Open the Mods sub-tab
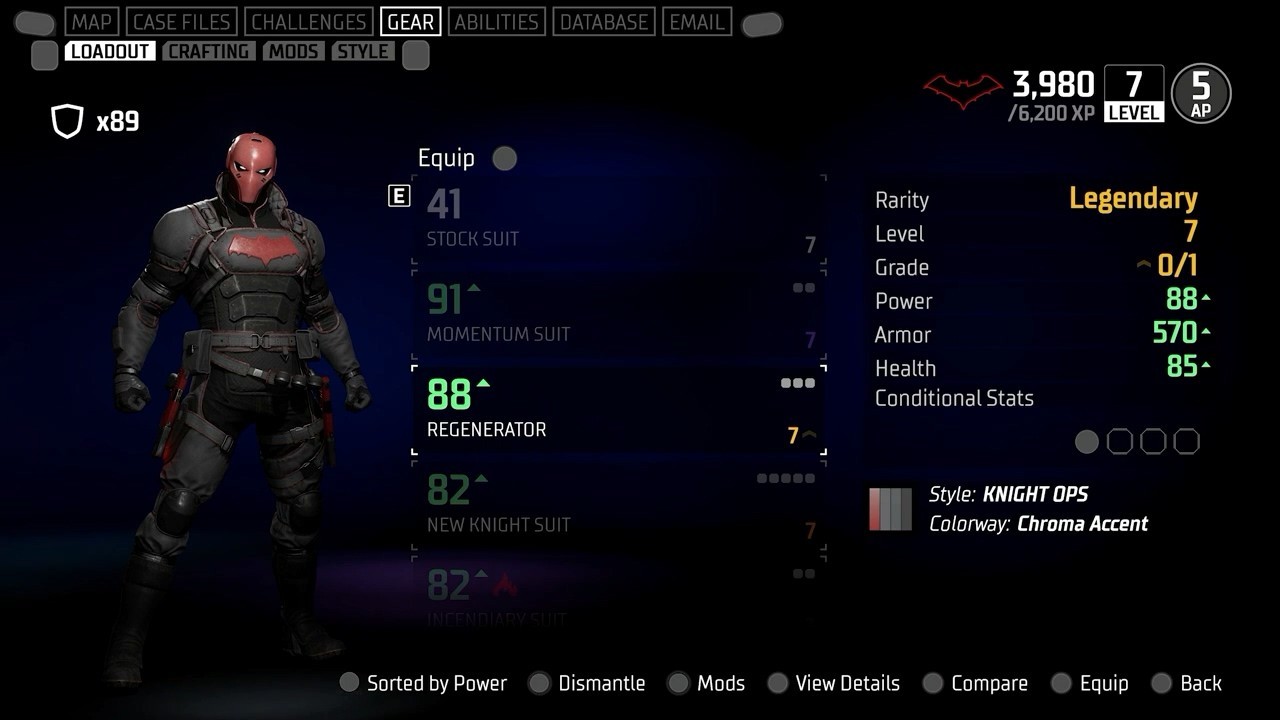1280x720 pixels. tap(294, 52)
